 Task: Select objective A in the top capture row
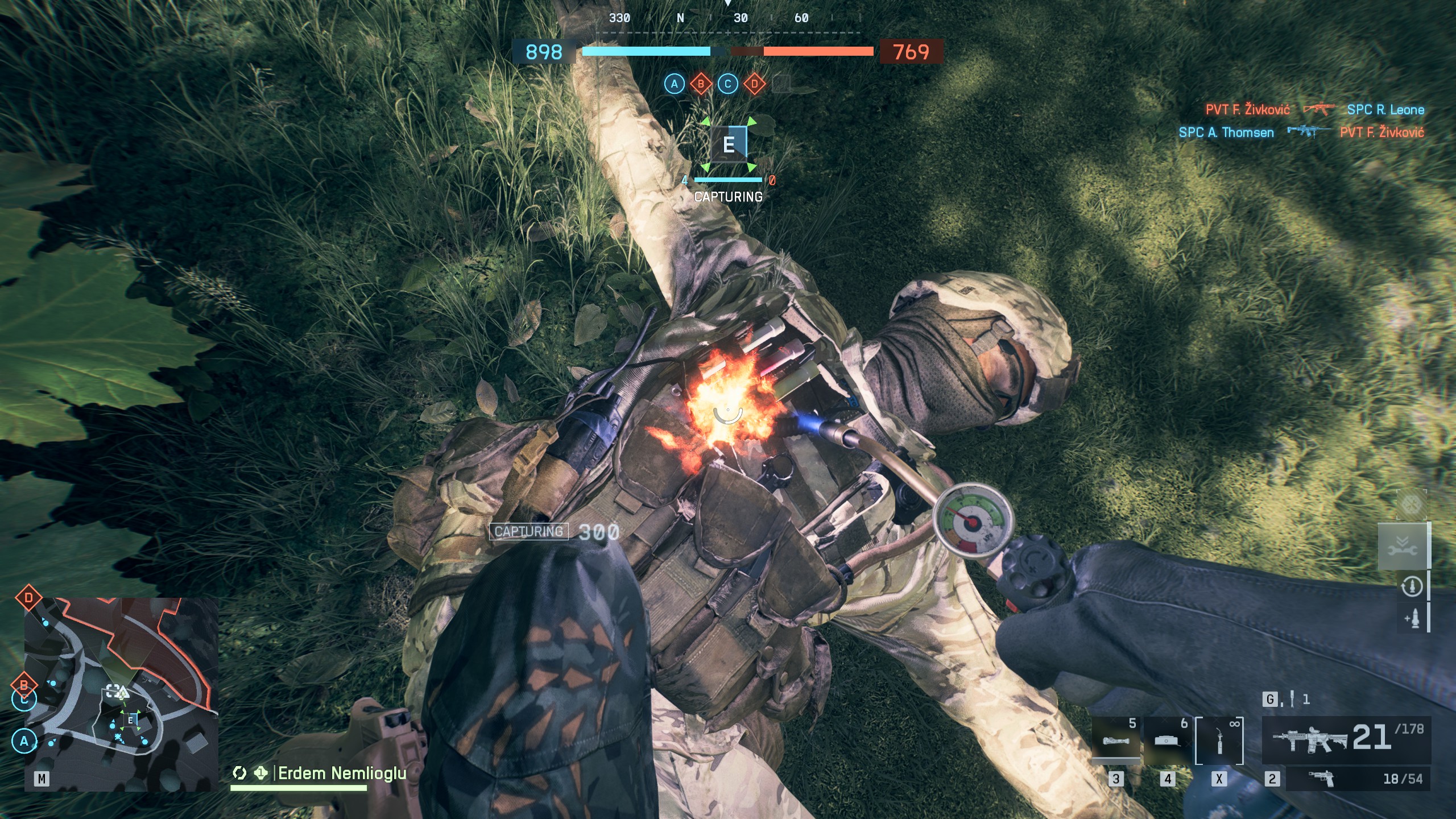click(x=675, y=84)
